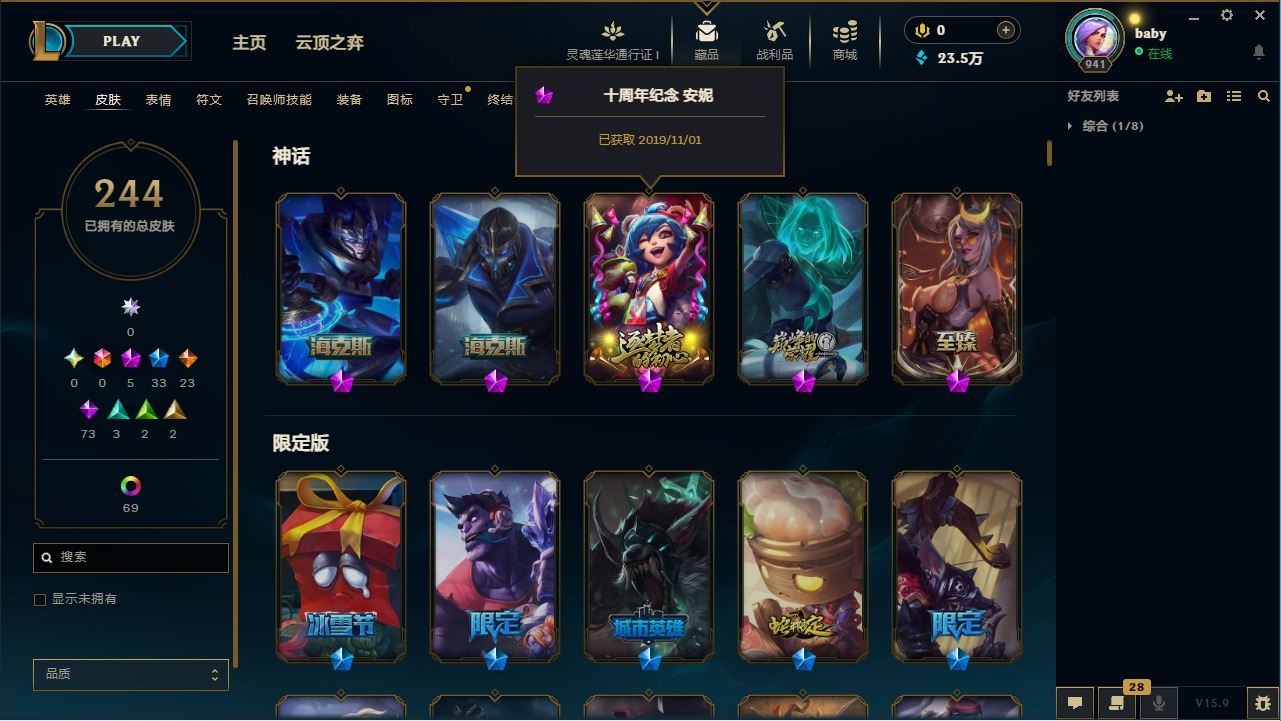1281x721 pixels.
Task: Open the 战利品 loot page
Action: click(x=774, y=41)
